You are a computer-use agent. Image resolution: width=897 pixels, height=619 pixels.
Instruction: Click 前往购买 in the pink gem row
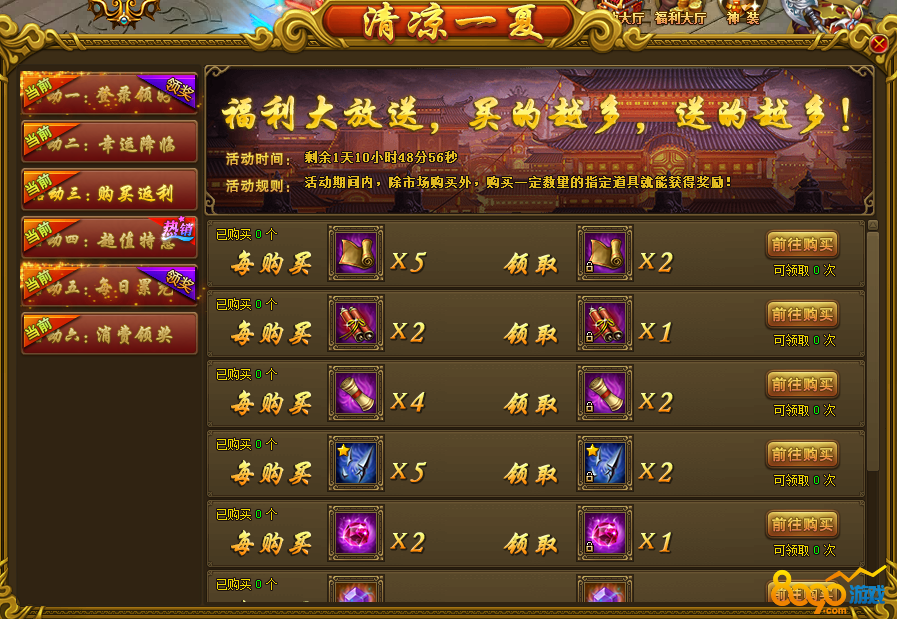(x=802, y=524)
